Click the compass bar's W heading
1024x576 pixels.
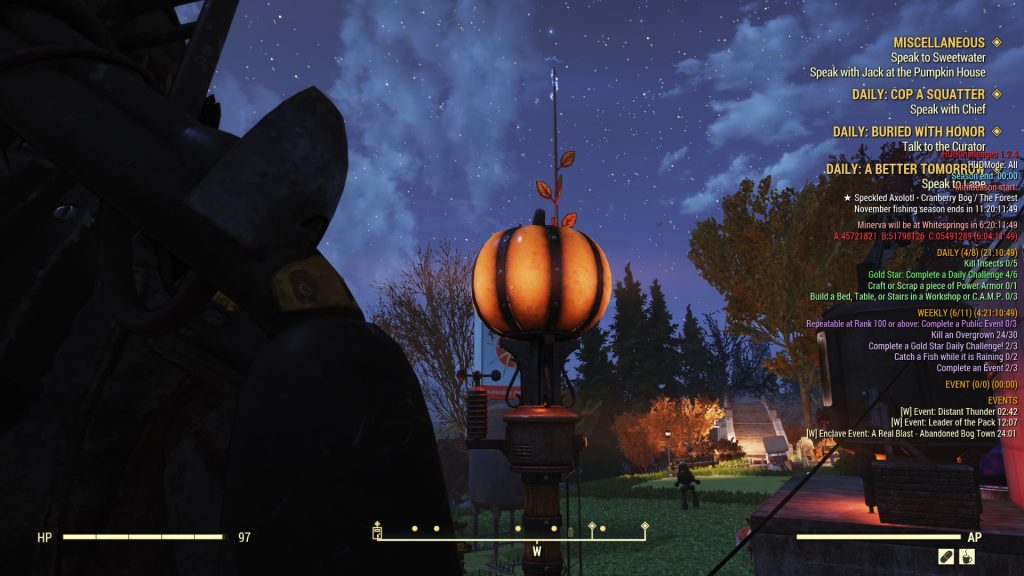(x=537, y=551)
